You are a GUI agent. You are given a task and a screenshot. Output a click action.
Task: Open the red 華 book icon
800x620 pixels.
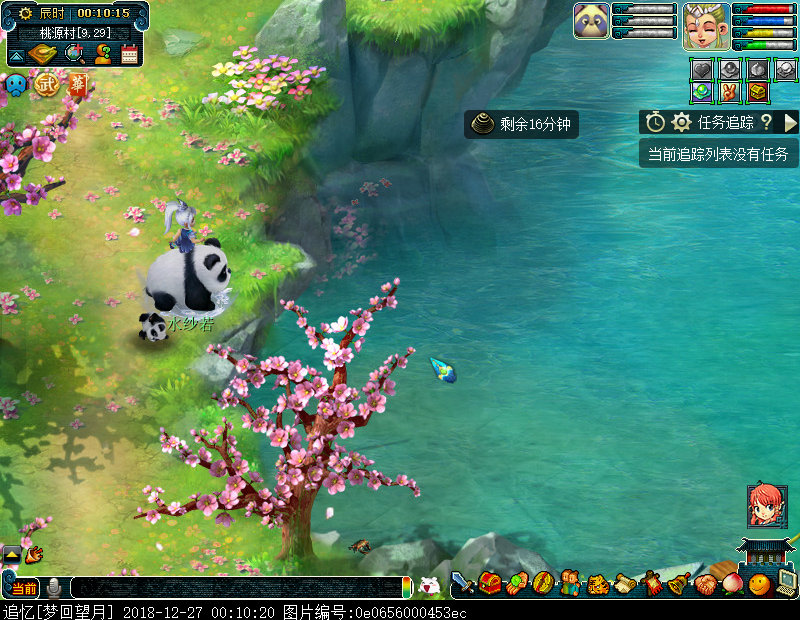77,85
